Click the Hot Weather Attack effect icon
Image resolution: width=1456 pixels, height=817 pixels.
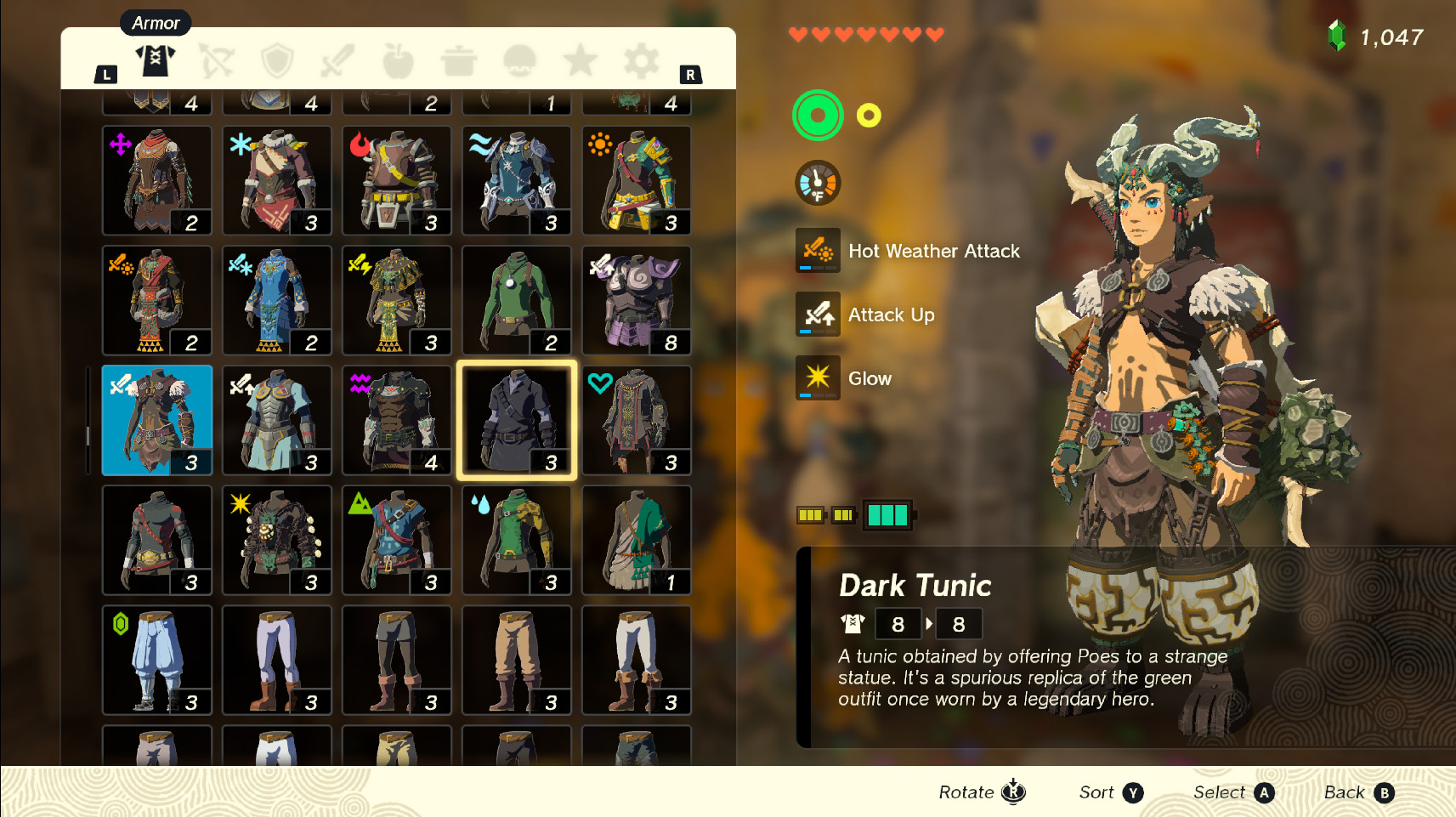[817, 251]
